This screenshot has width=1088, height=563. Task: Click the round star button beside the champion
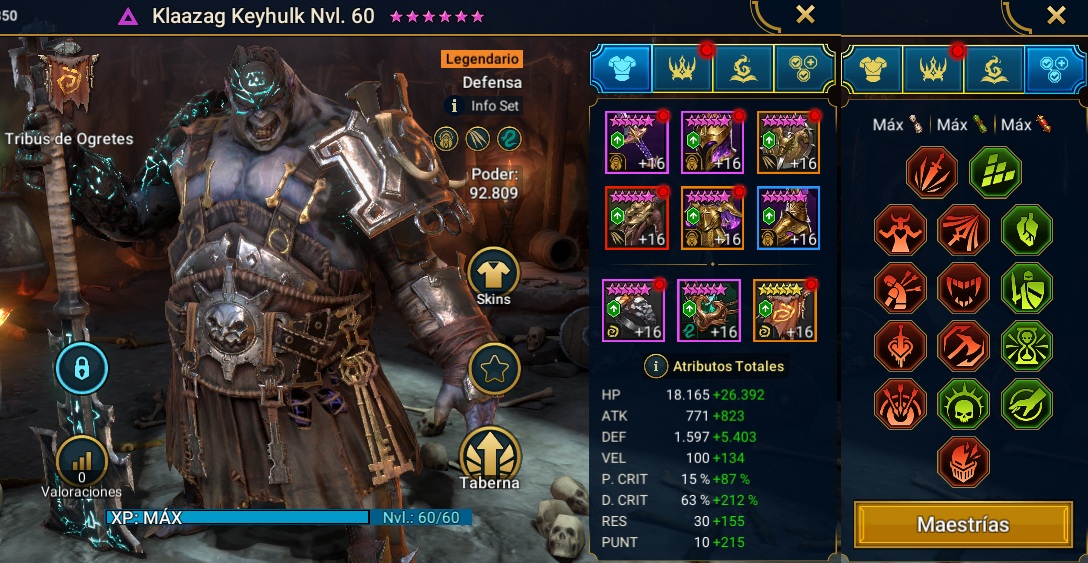coord(493,367)
